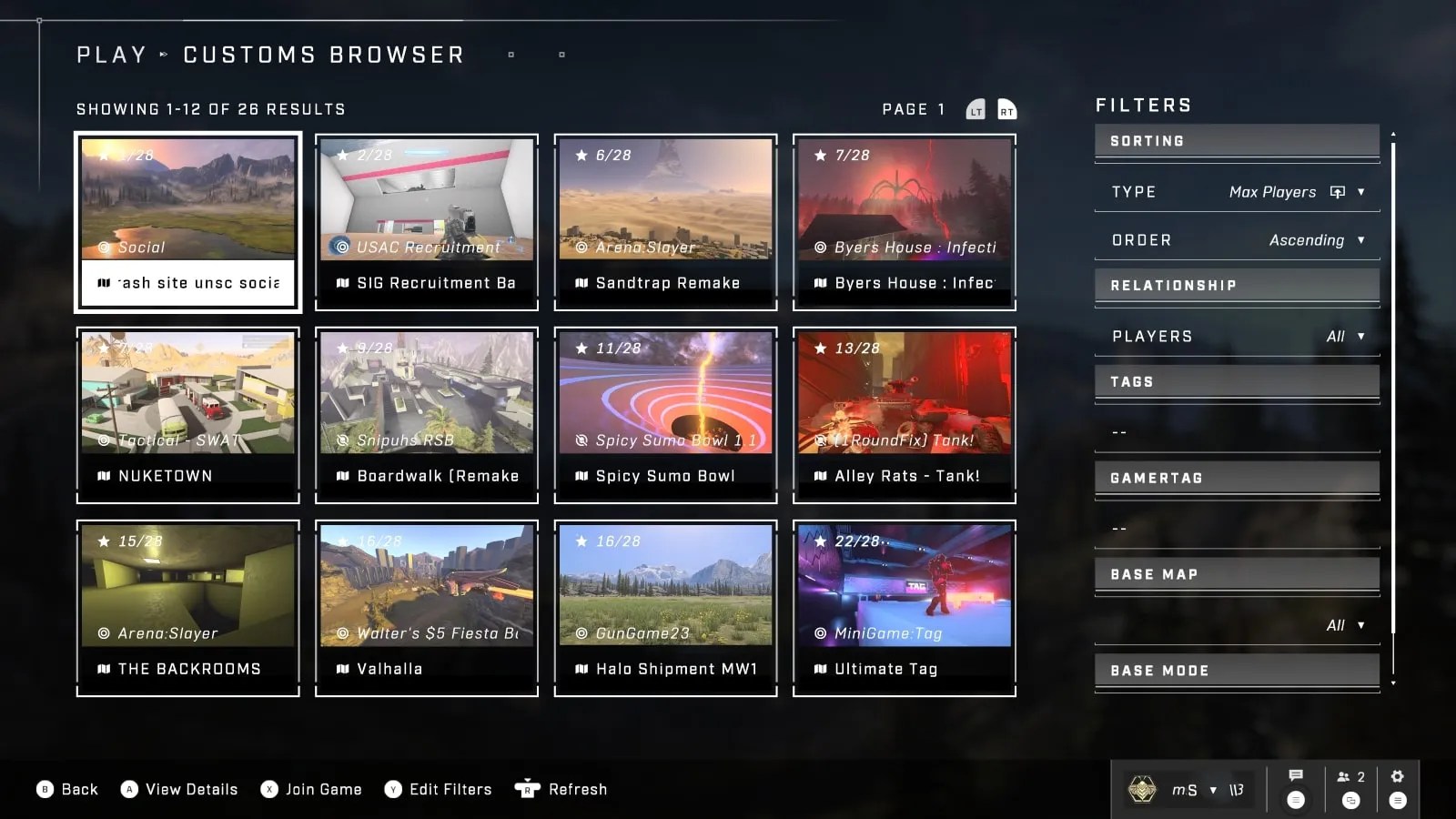Open the chat messages icon
Screen dimensions: 1456x819
(1296, 776)
